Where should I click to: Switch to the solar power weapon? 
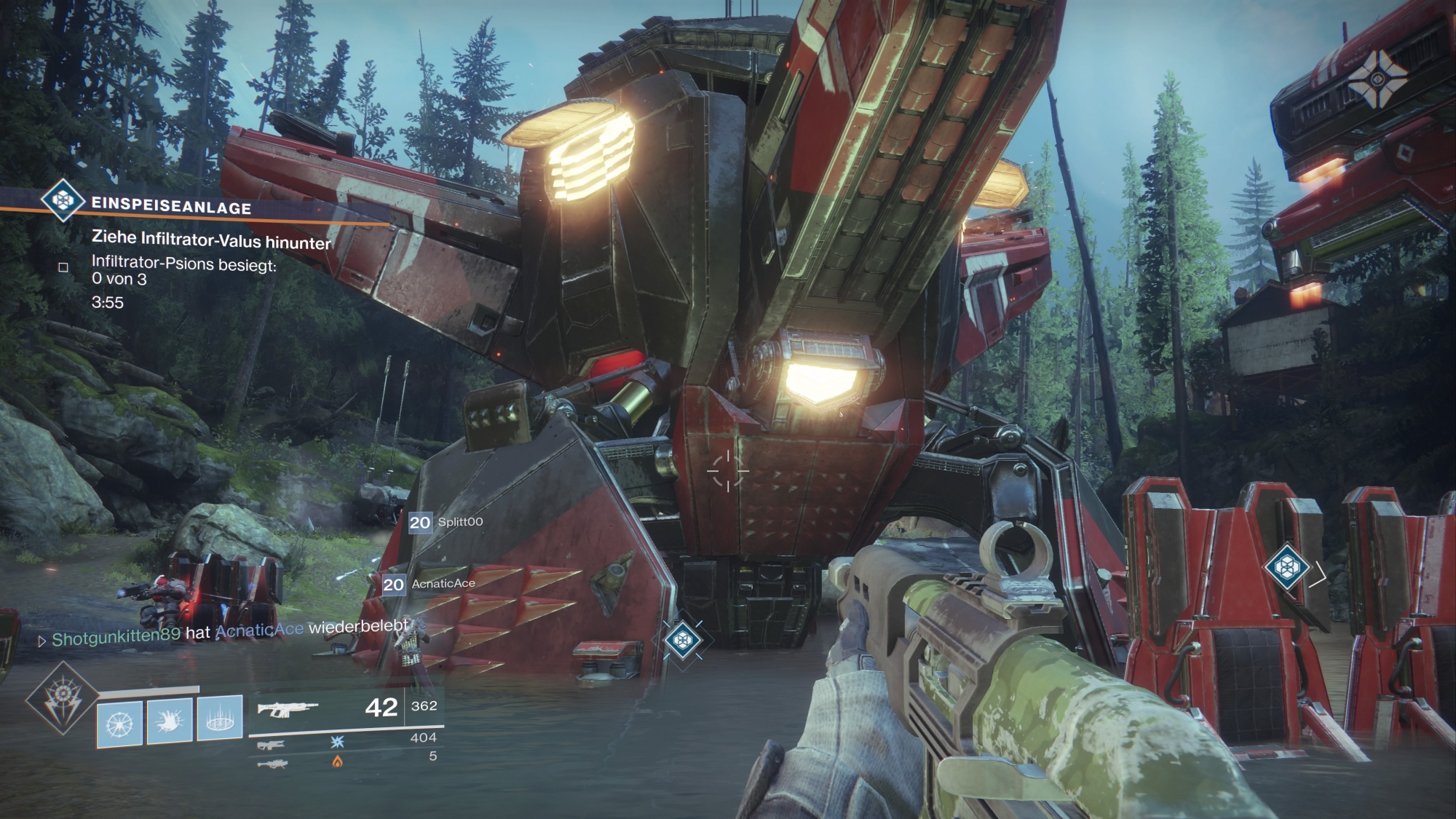point(272,764)
